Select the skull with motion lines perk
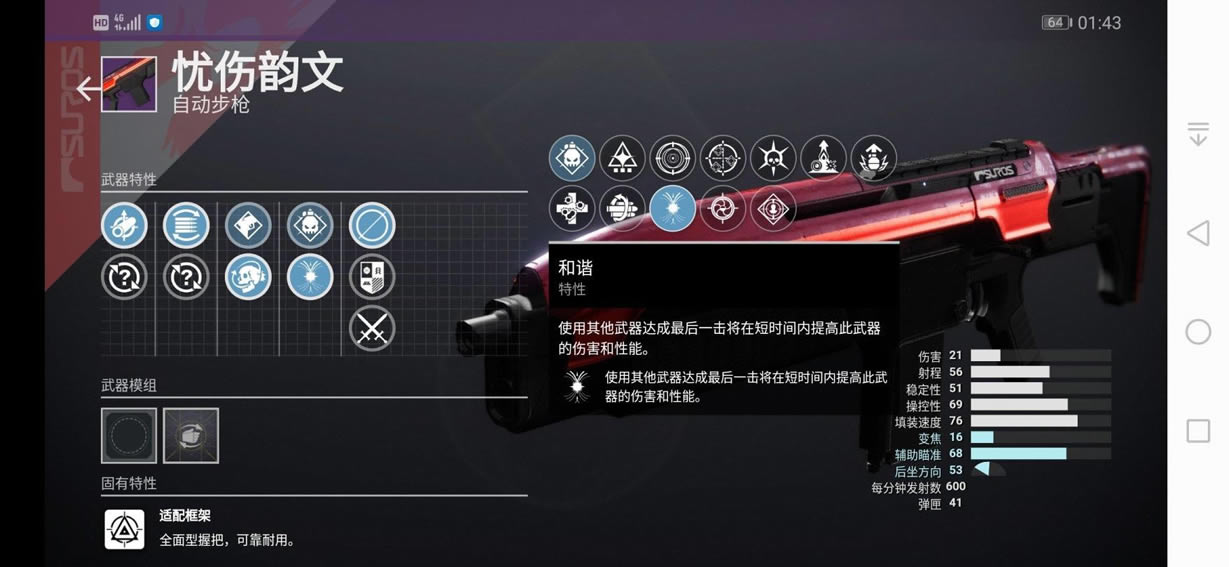This screenshot has width=1229, height=567. [248, 277]
